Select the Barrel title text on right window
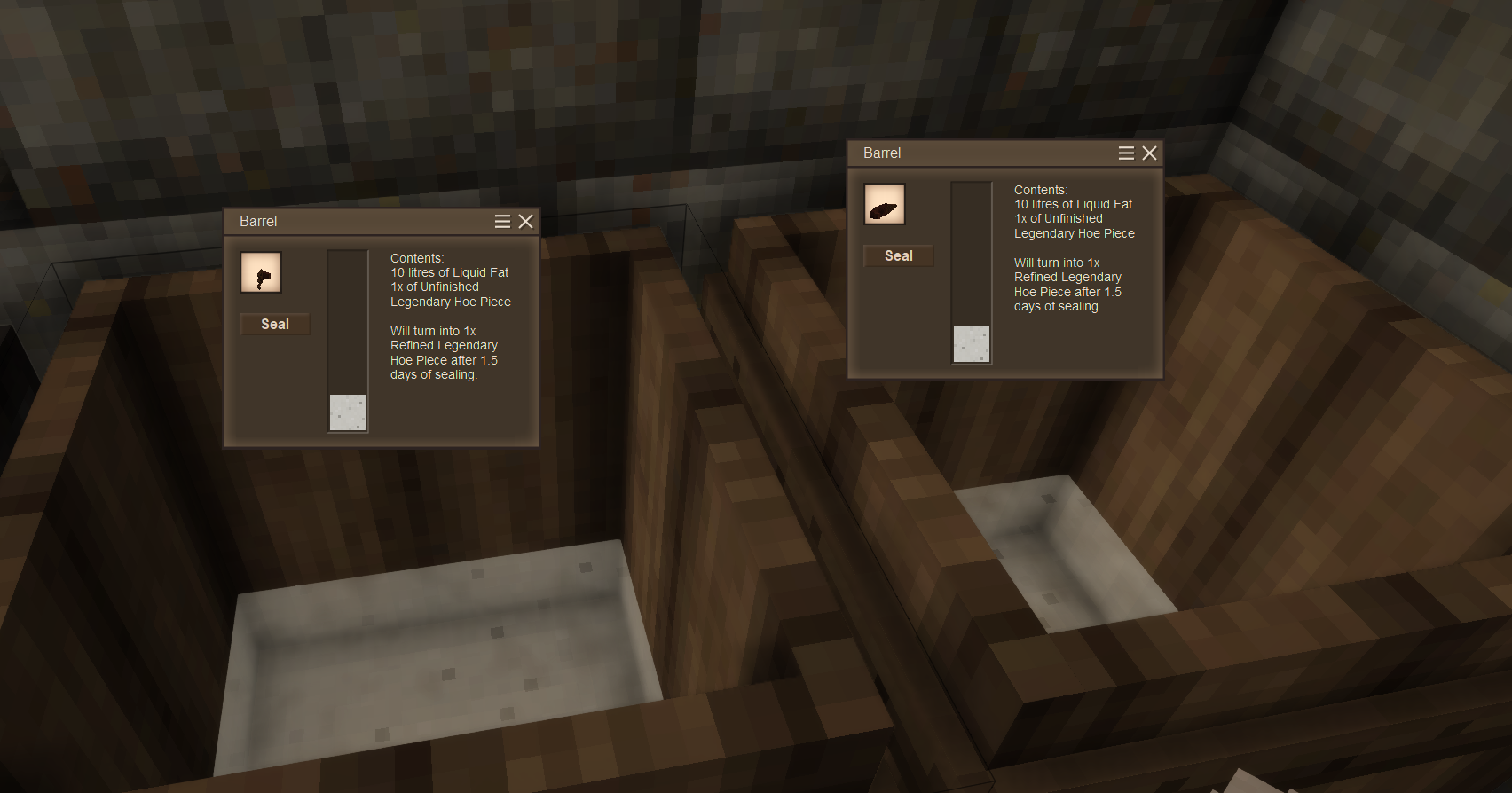This screenshot has height=793, width=1512. 881,153
